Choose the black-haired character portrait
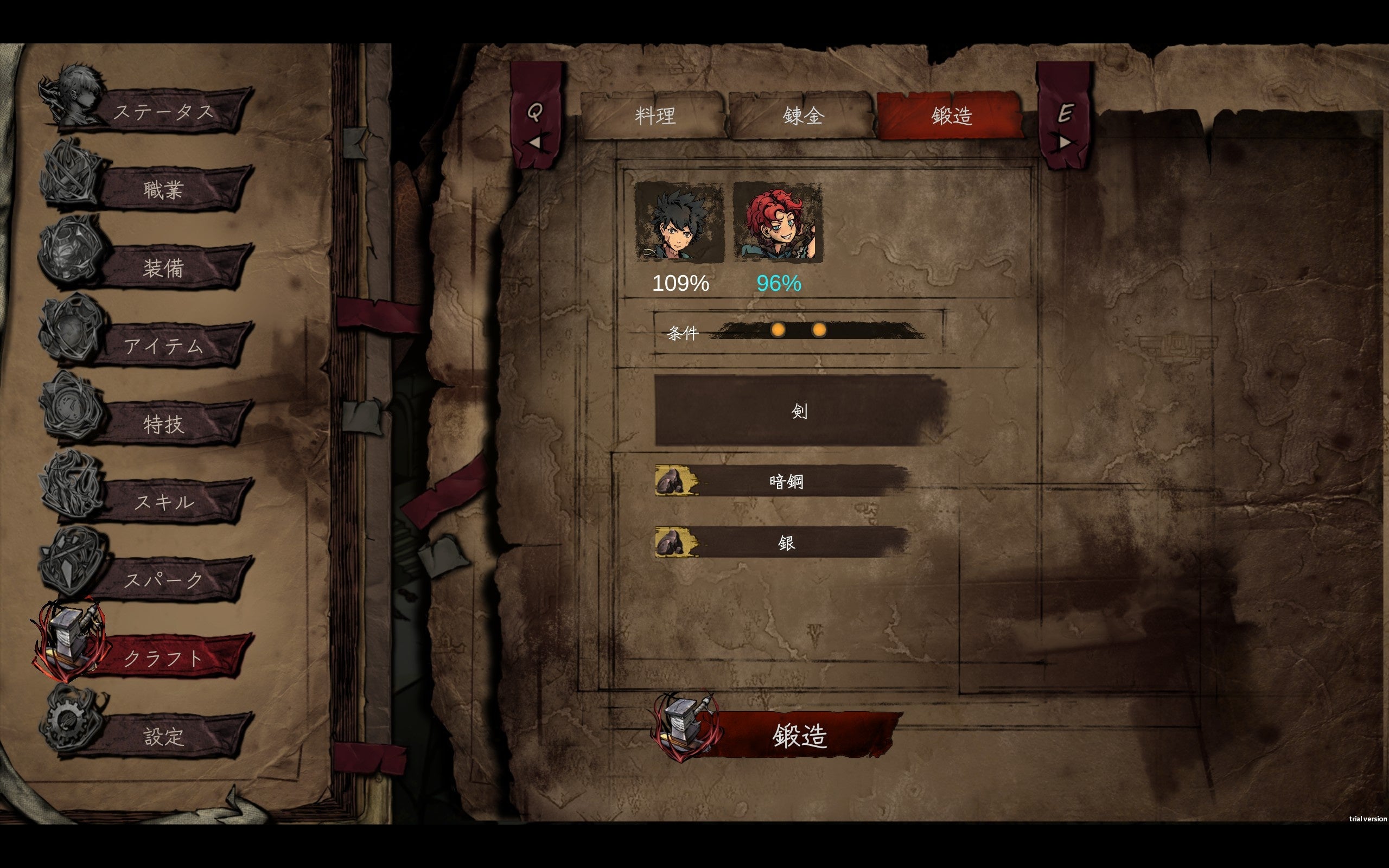 tap(679, 223)
